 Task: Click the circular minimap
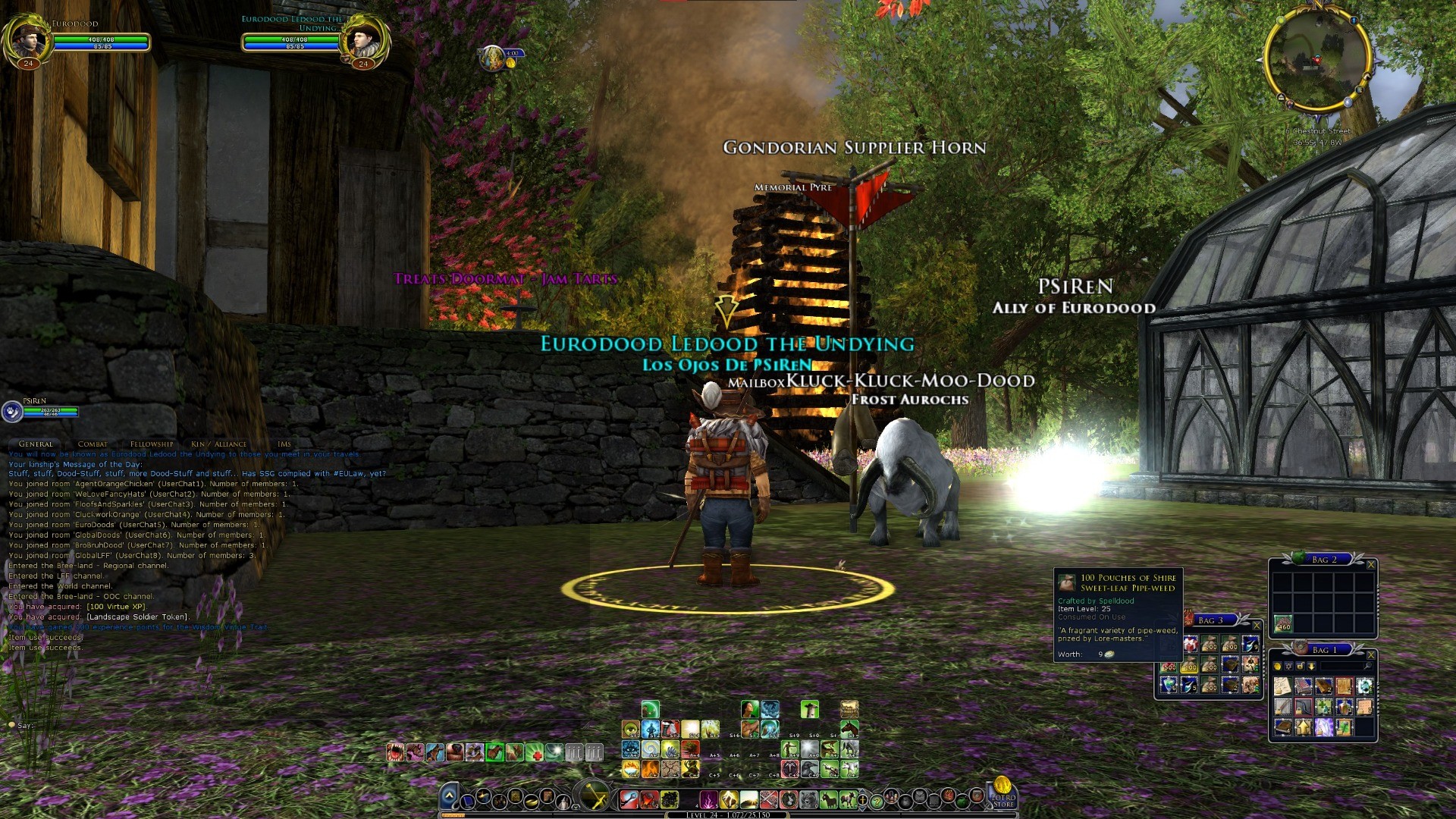(x=1317, y=59)
